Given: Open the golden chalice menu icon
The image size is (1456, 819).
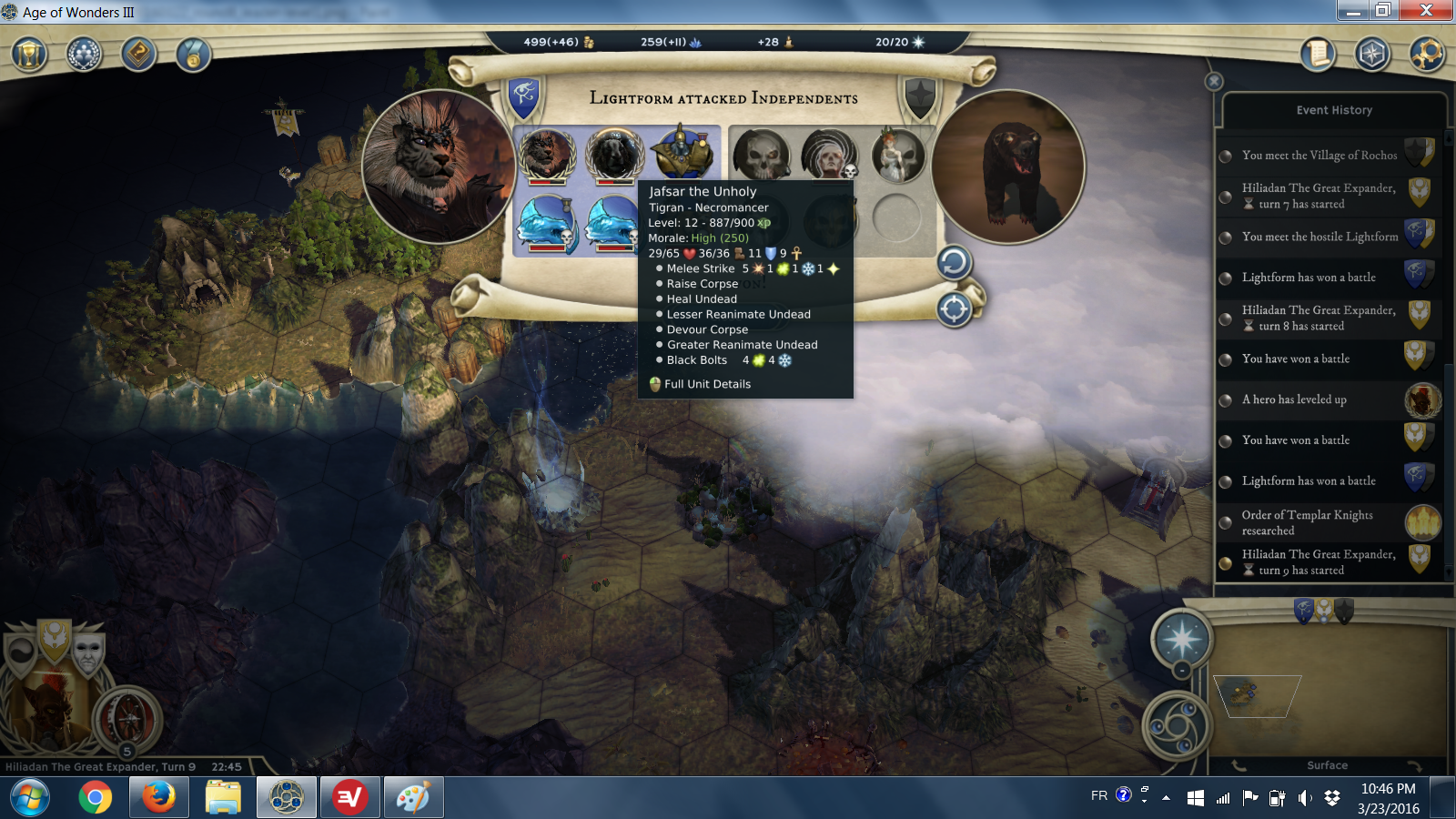Looking at the screenshot, I should coord(29,55).
